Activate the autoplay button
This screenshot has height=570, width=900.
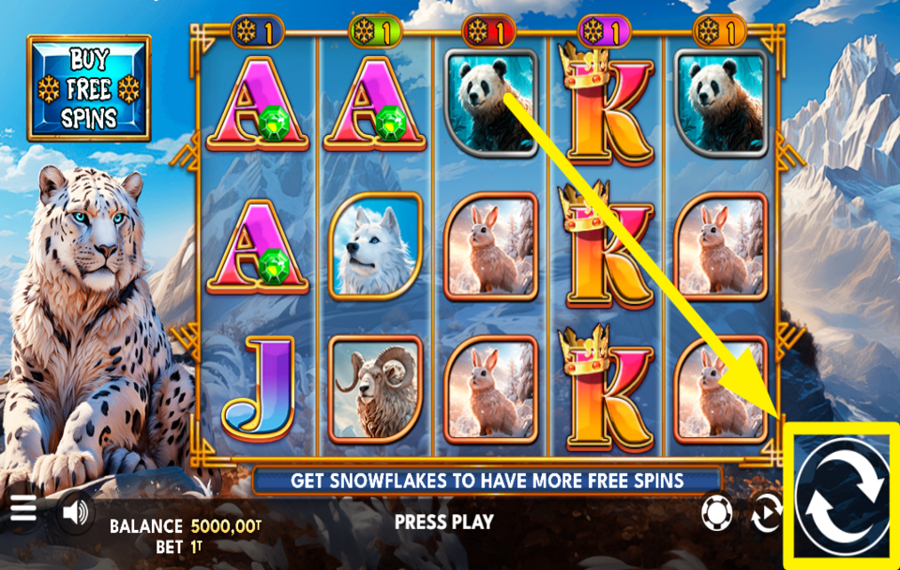point(766,514)
